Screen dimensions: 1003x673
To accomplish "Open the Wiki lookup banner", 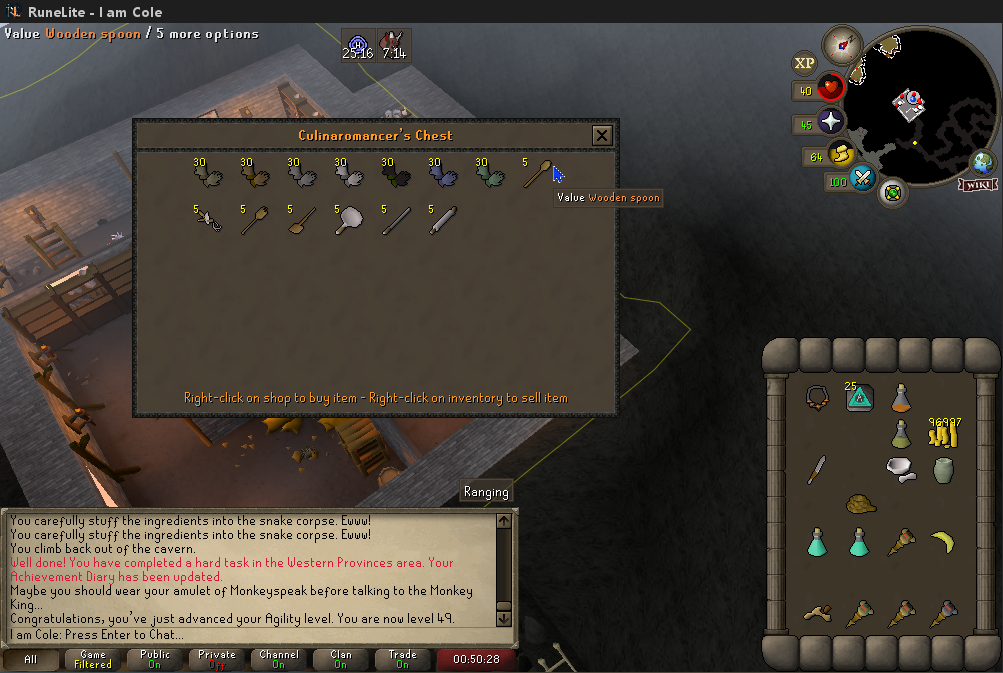I will [976, 185].
